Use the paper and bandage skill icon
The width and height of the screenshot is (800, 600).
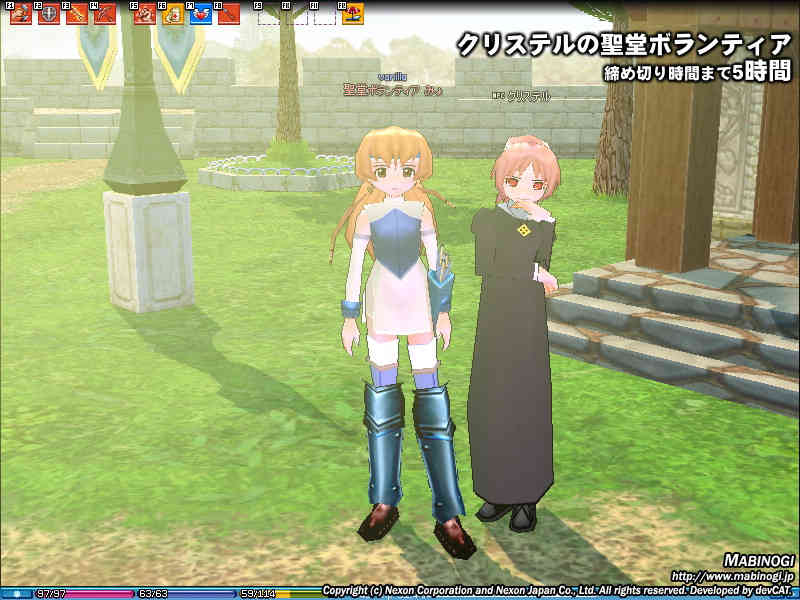point(173,14)
